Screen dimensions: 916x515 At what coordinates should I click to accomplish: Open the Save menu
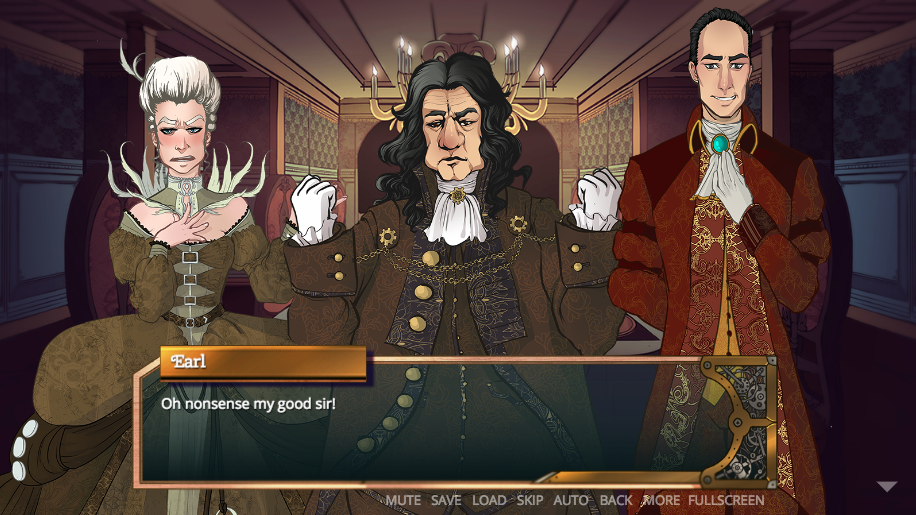click(446, 500)
